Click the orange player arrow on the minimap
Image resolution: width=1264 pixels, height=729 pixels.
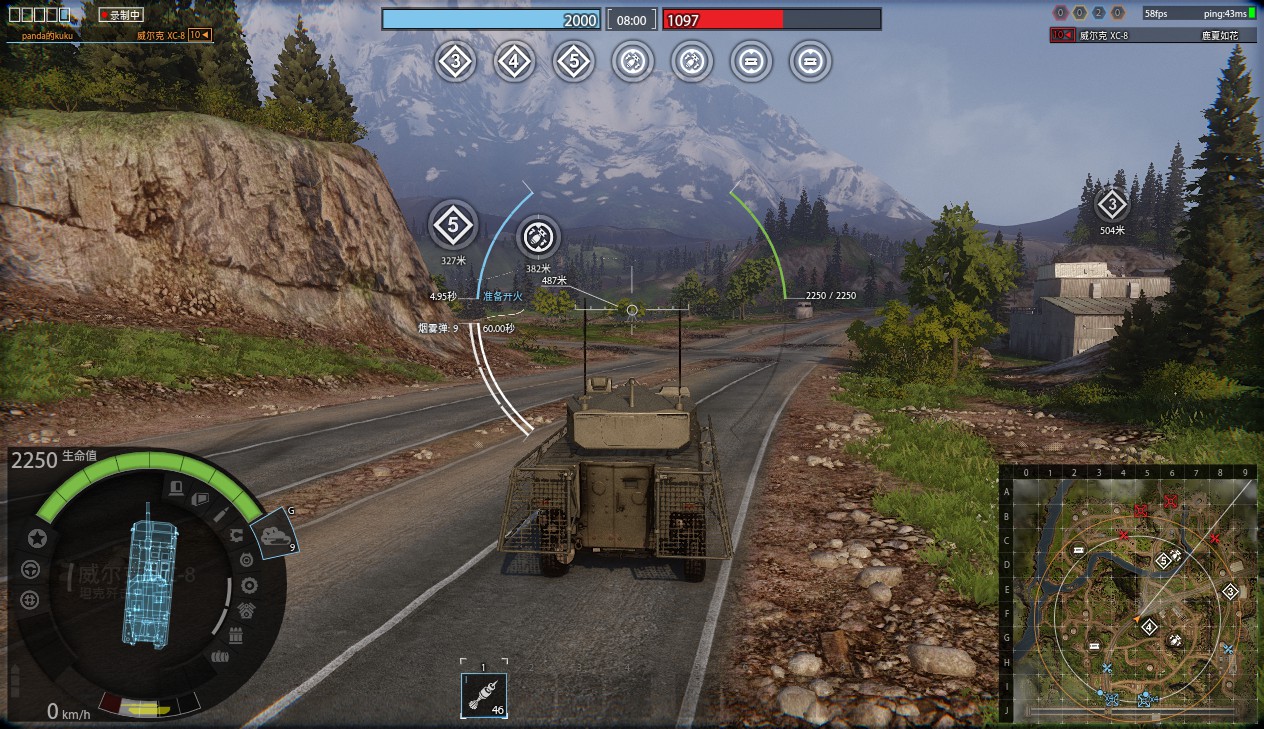(x=1135, y=620)
